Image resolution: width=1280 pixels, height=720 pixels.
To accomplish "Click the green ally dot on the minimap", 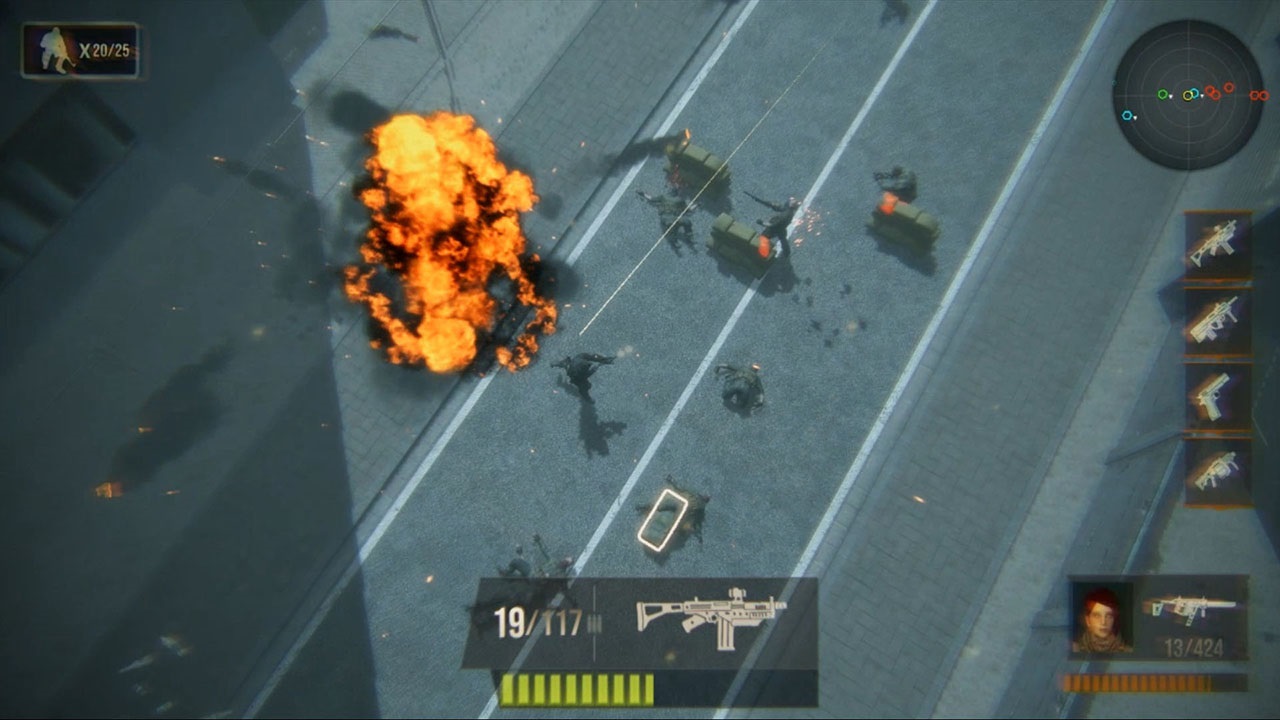I will [1162, 94].
